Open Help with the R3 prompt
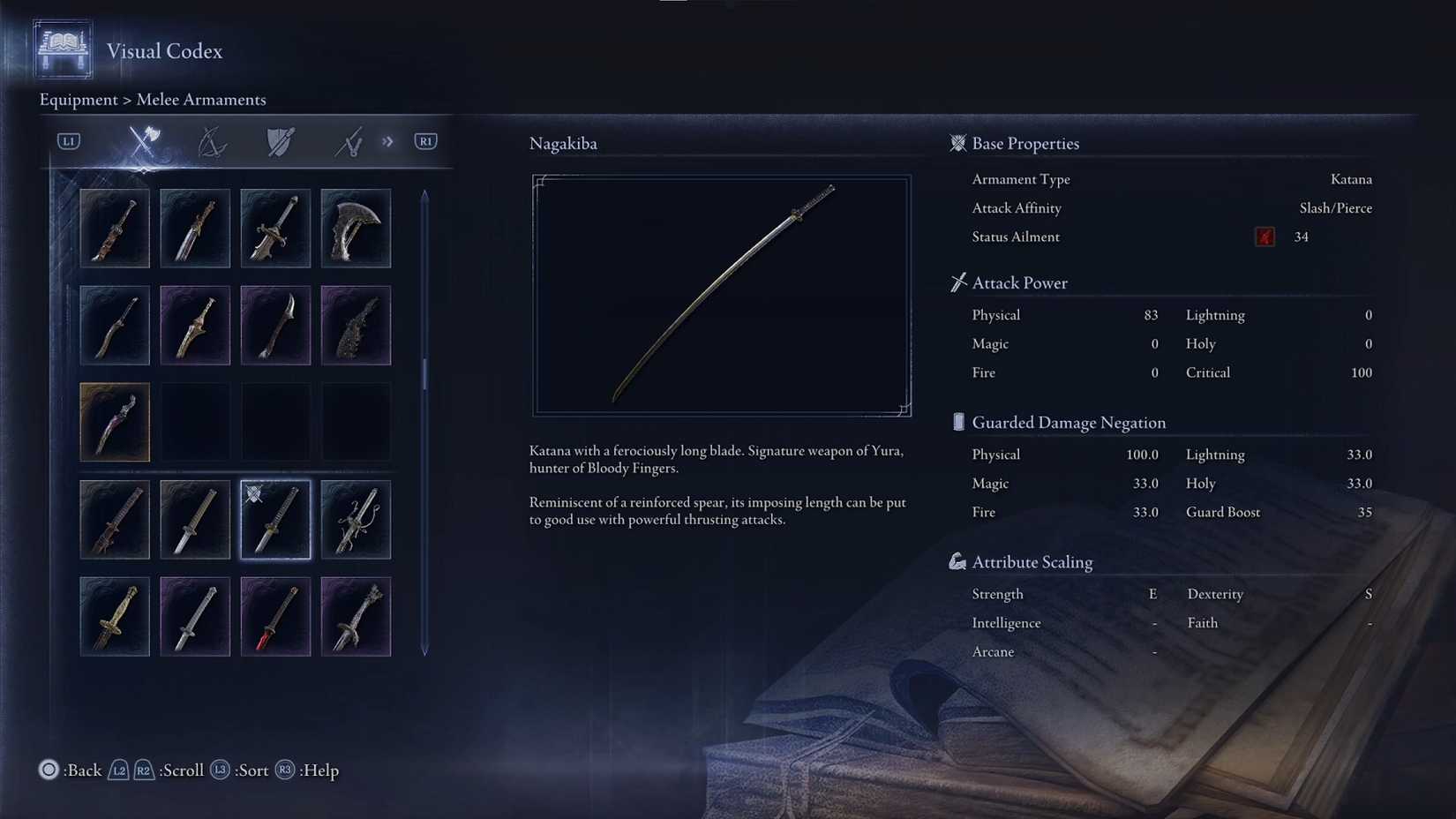 pyautogui.click(x=285, y=770)
